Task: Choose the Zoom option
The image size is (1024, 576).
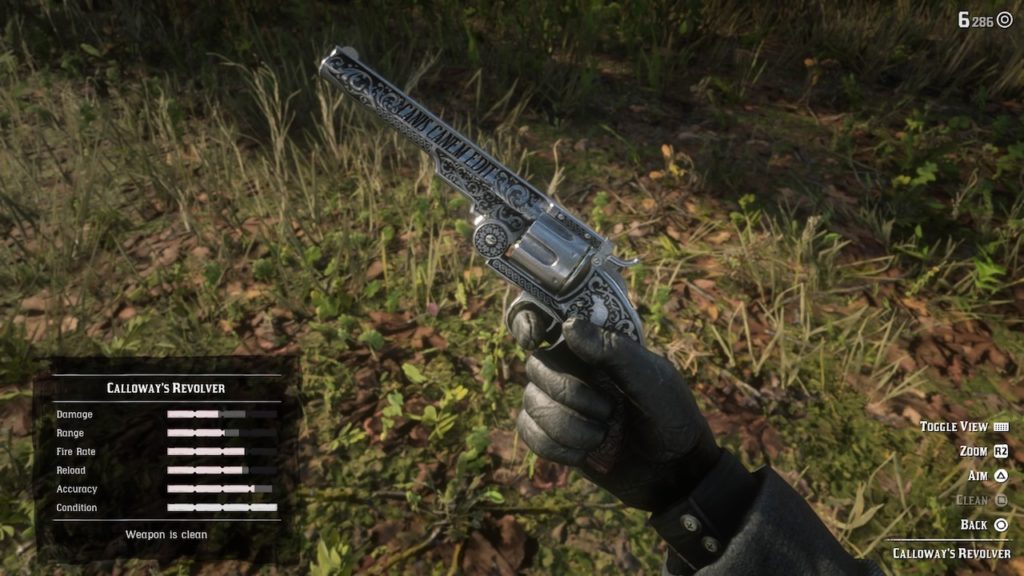Action: pos(983,451)
